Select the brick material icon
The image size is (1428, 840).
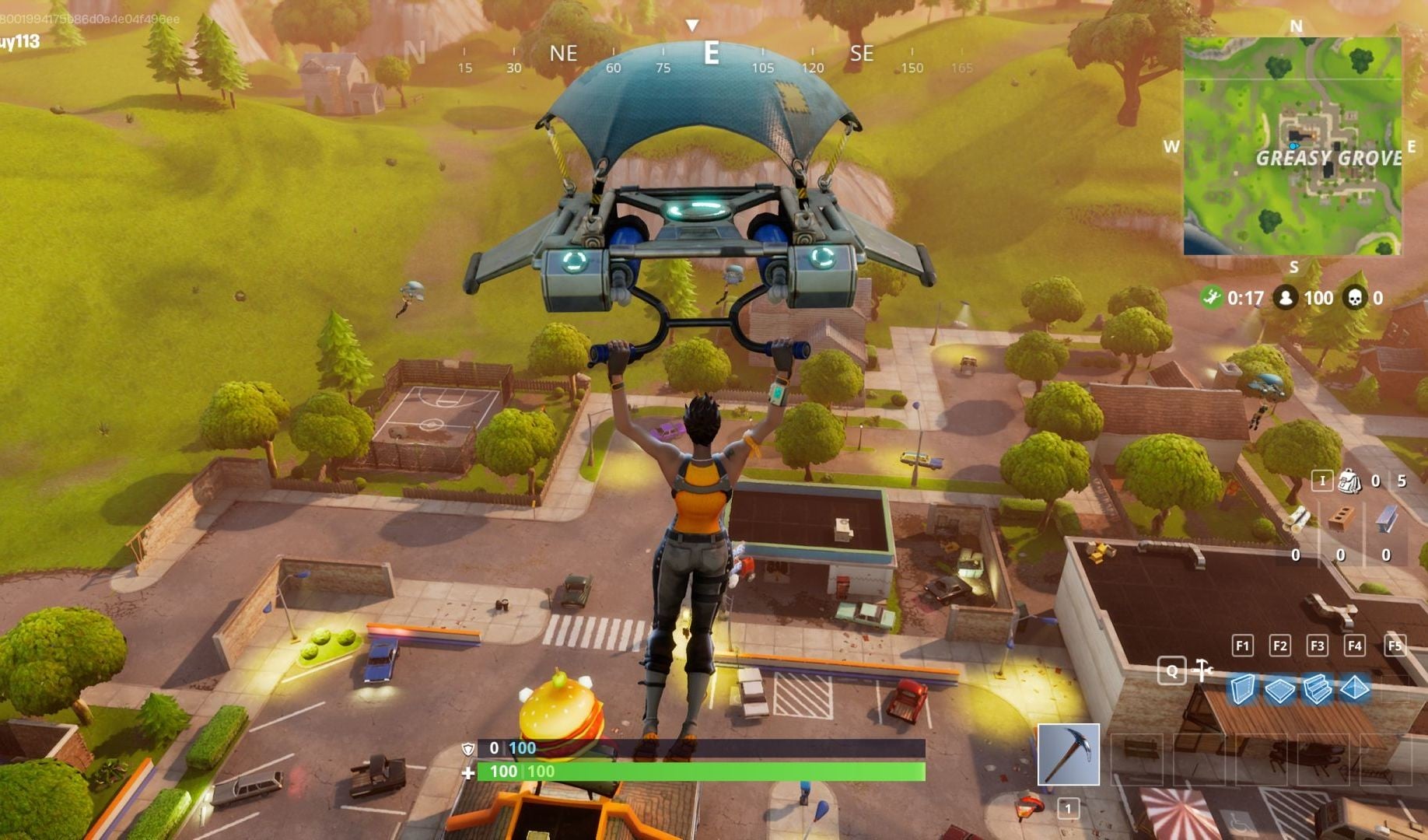pos(1342,518)
